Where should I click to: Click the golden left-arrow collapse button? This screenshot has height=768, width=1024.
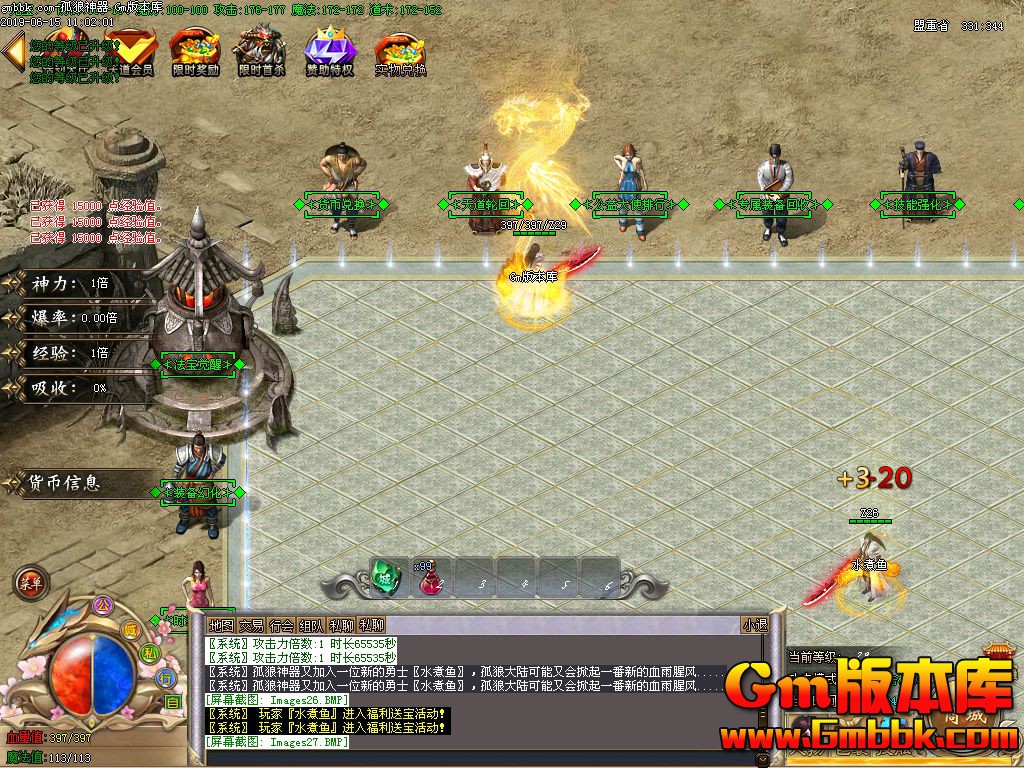coord(14,53)
